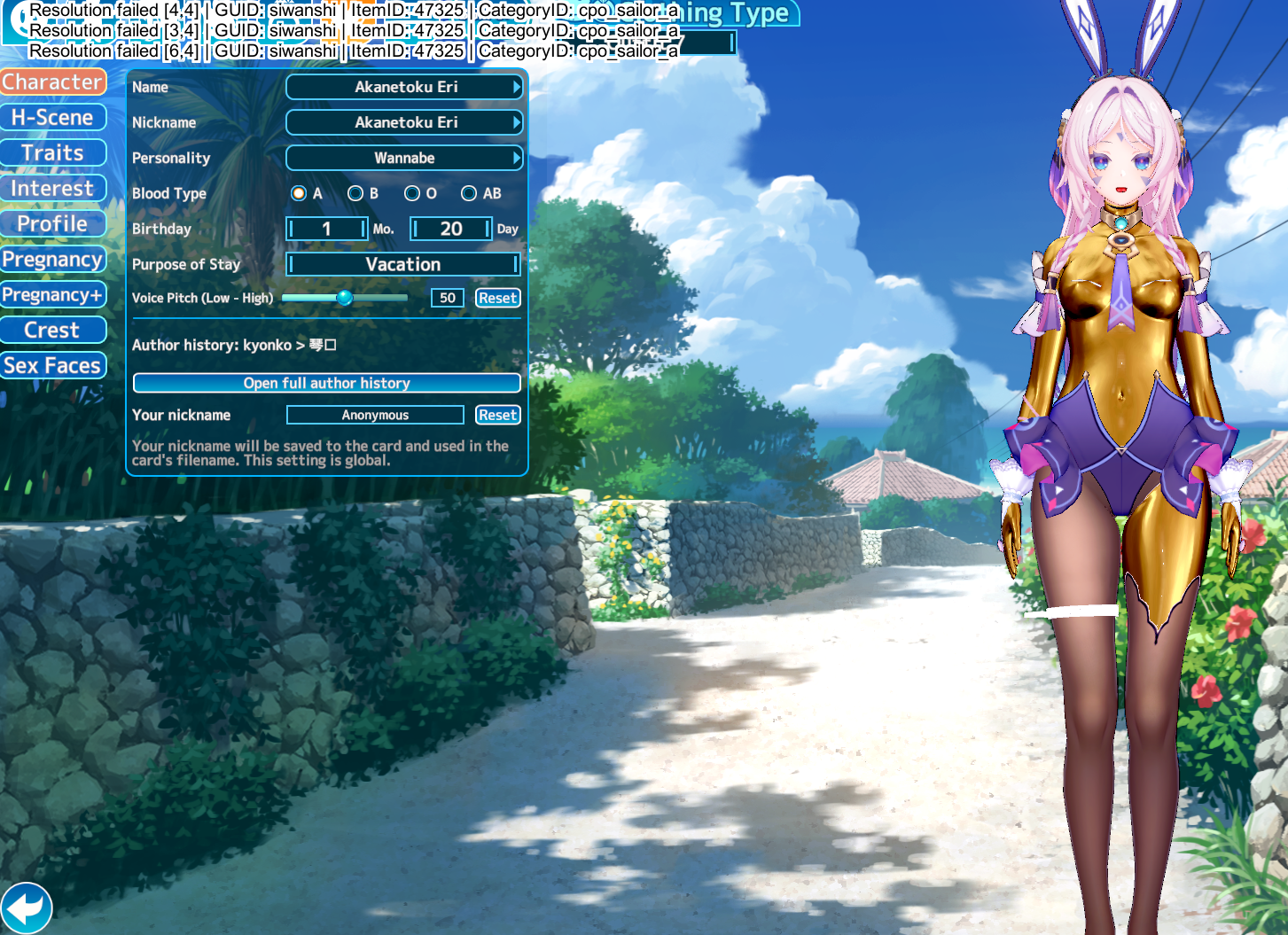This screenshot has width=1288, height=935.
Task: Open the Pregnancy tab
Action: pos(53,260)
